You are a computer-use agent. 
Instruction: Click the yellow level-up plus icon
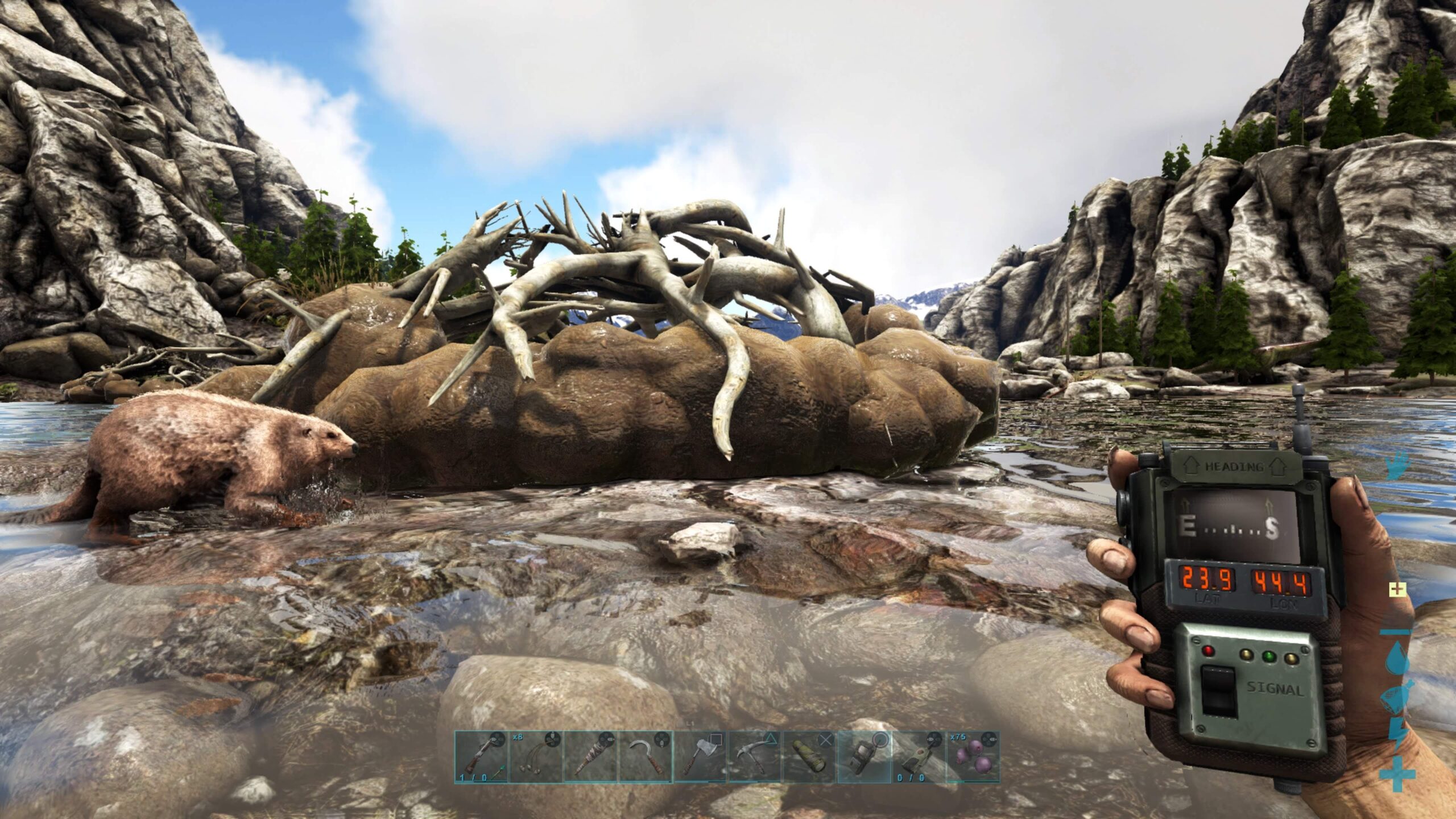[1396, 589]
